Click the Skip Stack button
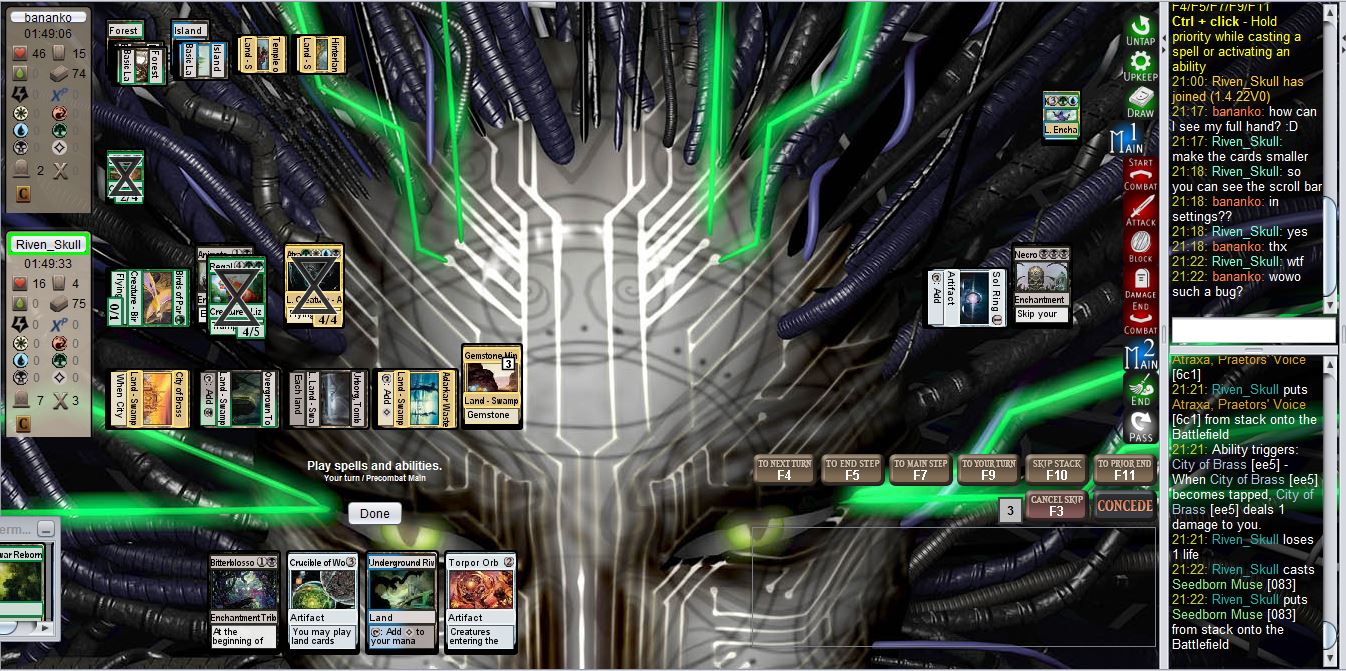 pos(1056,470)
